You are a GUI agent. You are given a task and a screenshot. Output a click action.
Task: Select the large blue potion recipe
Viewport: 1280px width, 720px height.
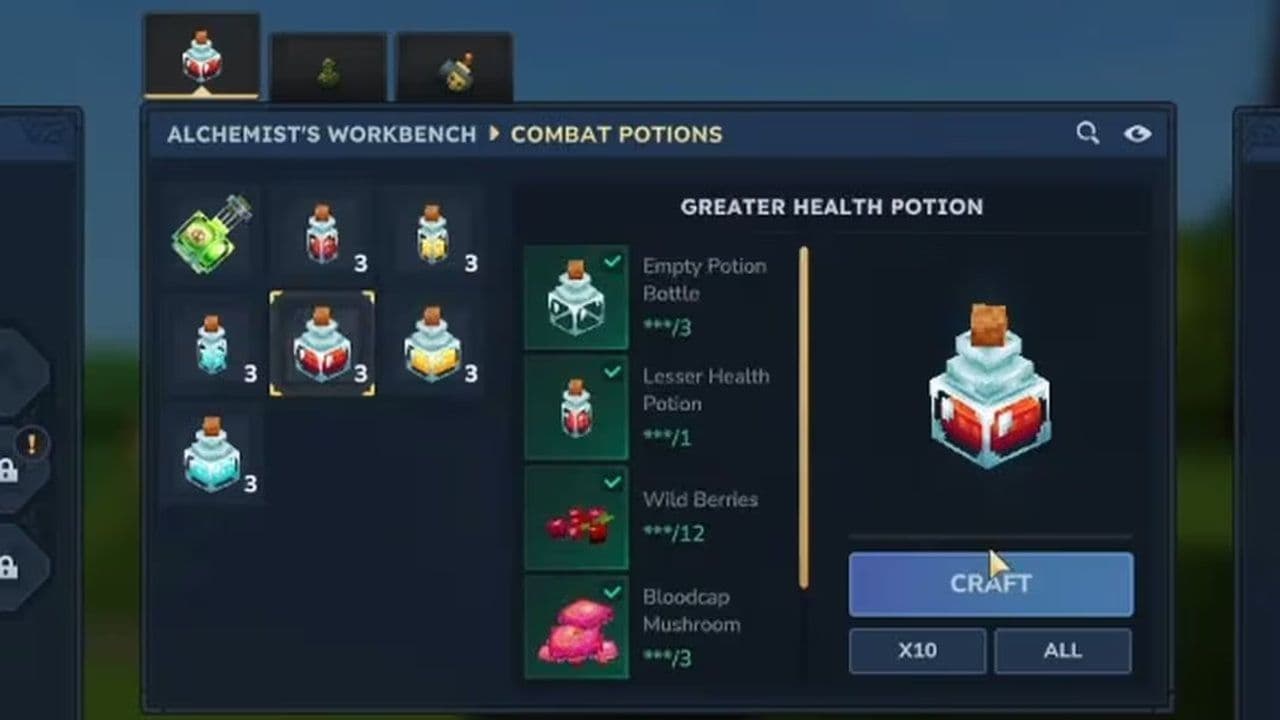point(210,455)
